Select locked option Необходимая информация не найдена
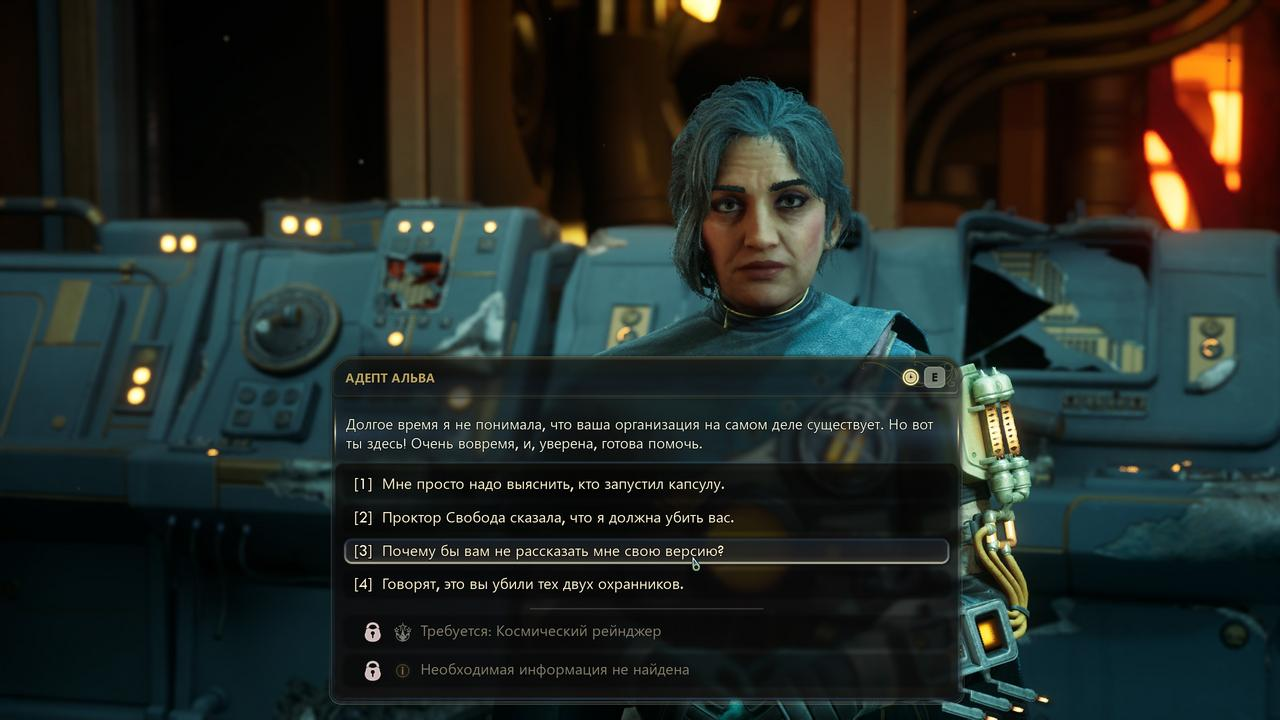The height and width of the screenshot is (720, 1280). click(554, 670)
